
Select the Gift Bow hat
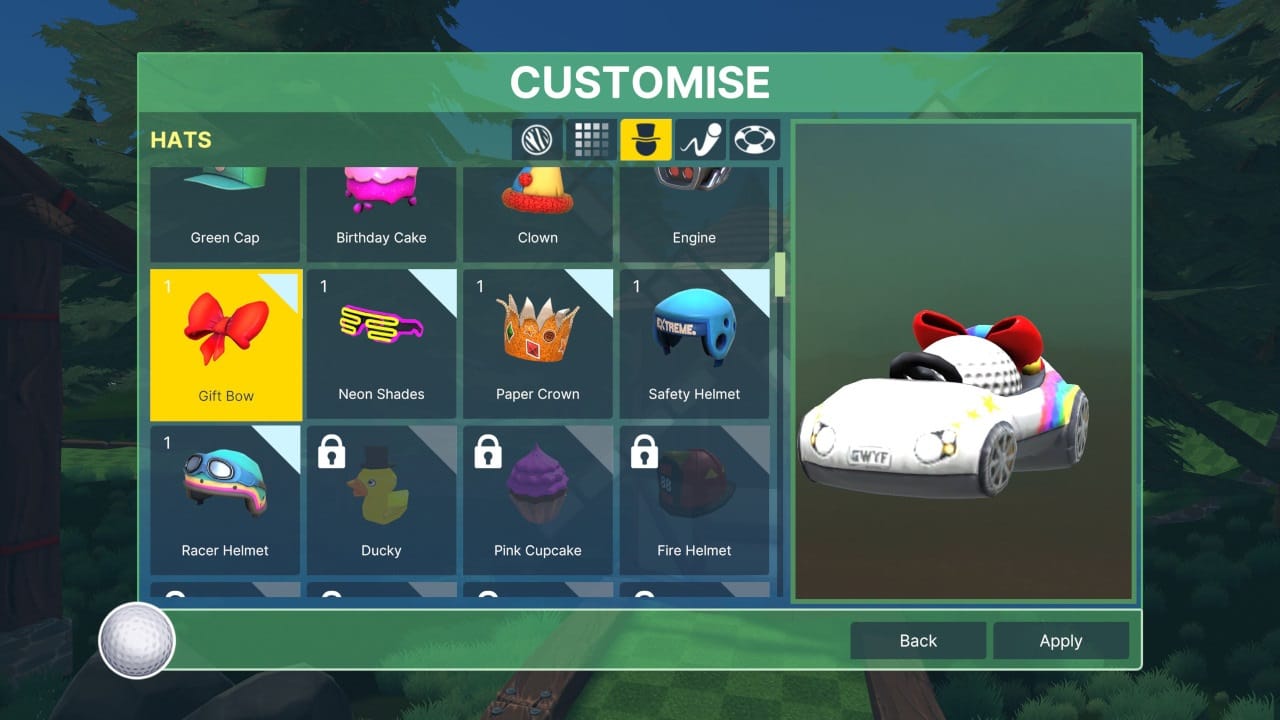[225, 340]
